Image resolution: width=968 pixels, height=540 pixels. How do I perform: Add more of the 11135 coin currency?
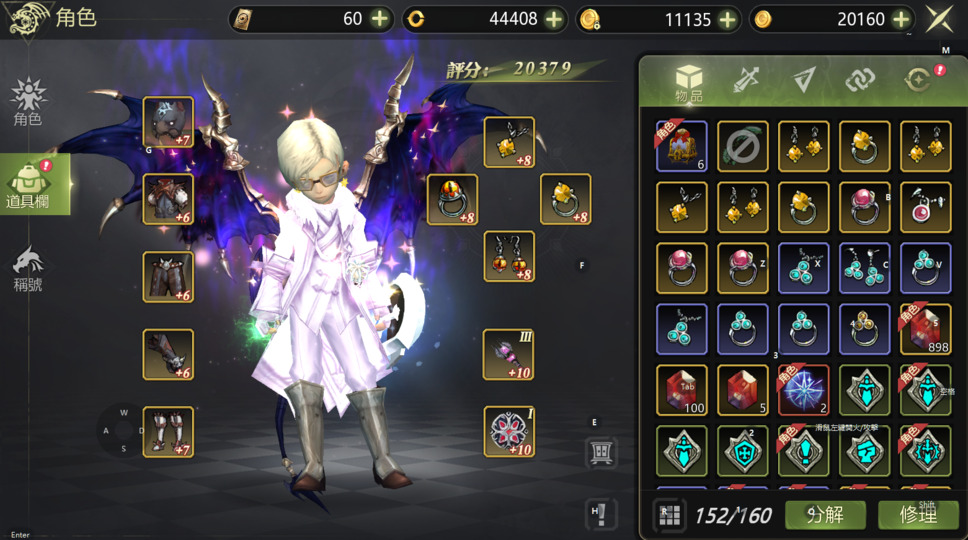click(x=727, y=19)
